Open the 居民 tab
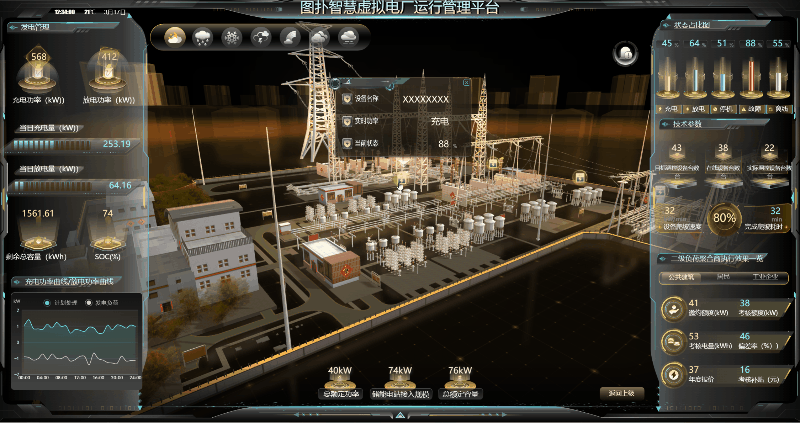The image size is (800, 423). click(724, 277)
